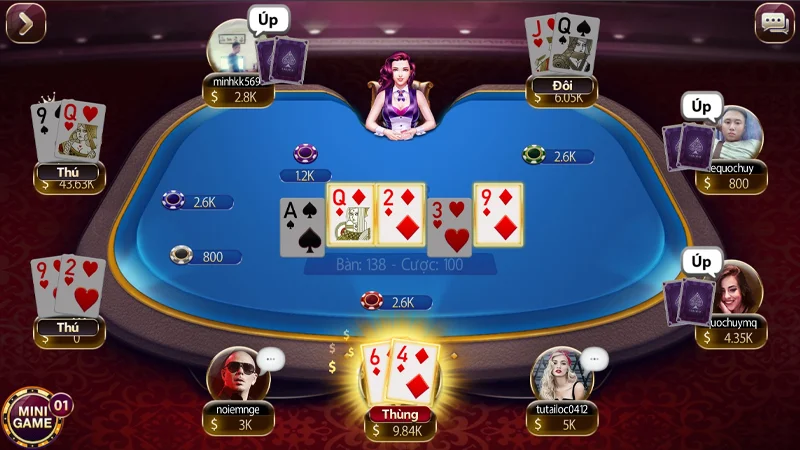This screenshot has width=800, height=450.
Task: Select the 3 of hearts community card
Action: (449, 226)
